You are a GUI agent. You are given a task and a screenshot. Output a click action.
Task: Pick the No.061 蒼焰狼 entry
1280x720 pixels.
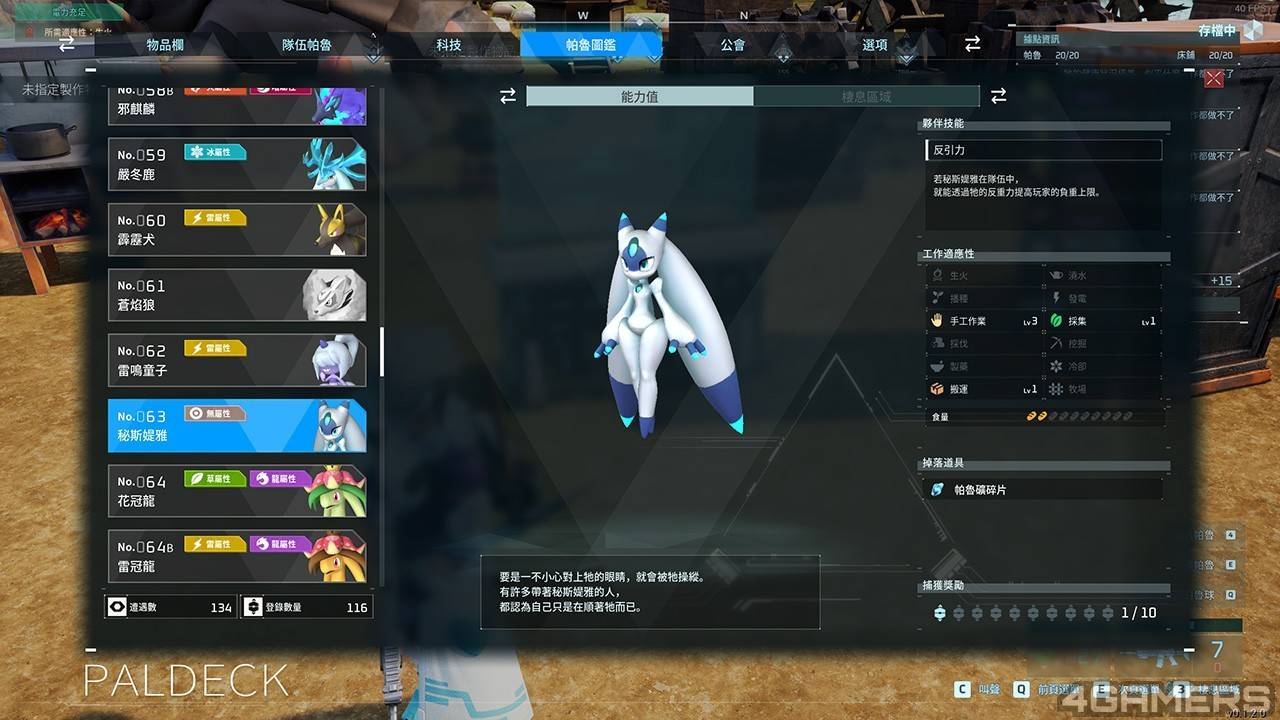237,295
